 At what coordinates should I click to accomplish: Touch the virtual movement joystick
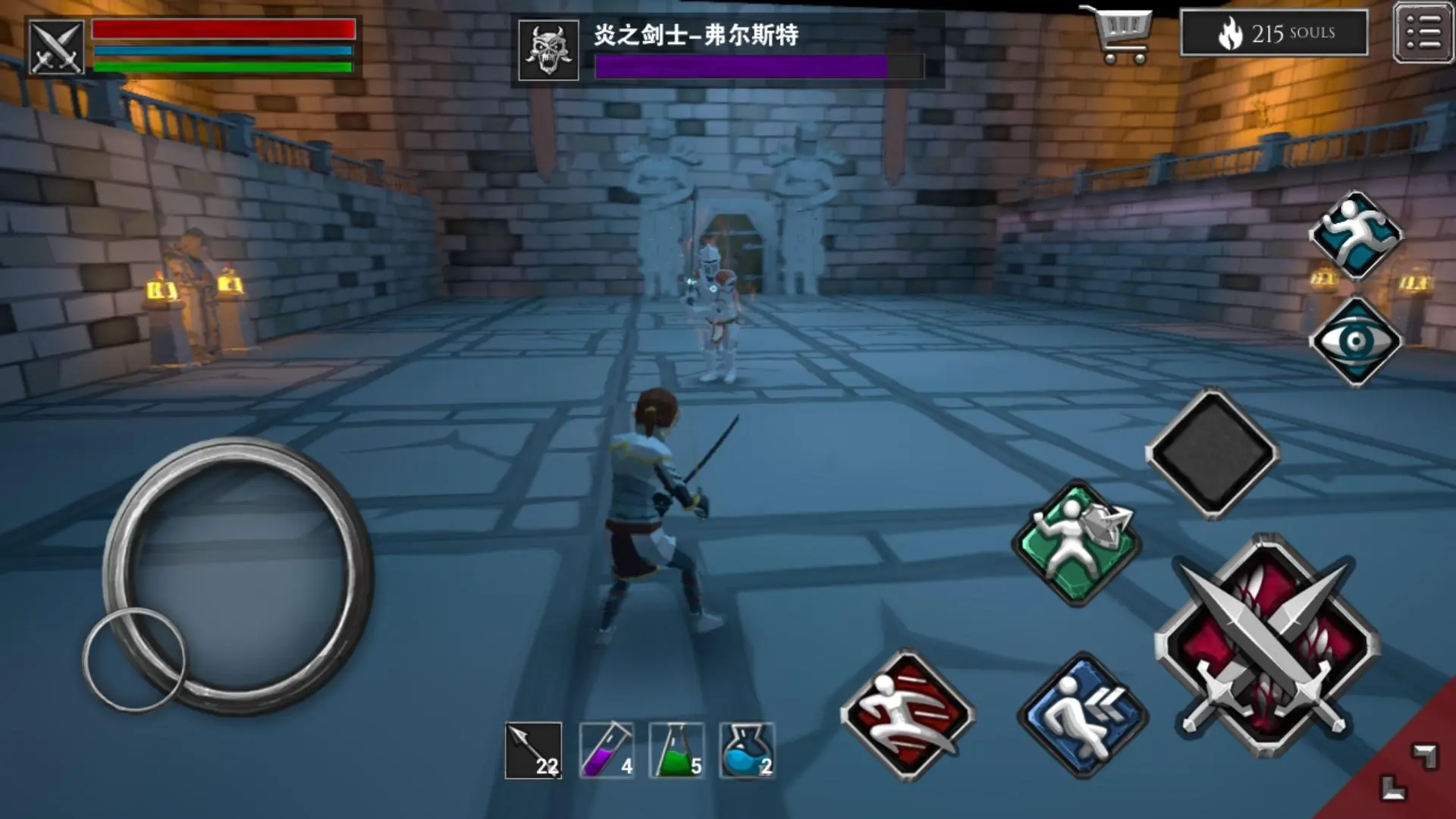[237, 575]
